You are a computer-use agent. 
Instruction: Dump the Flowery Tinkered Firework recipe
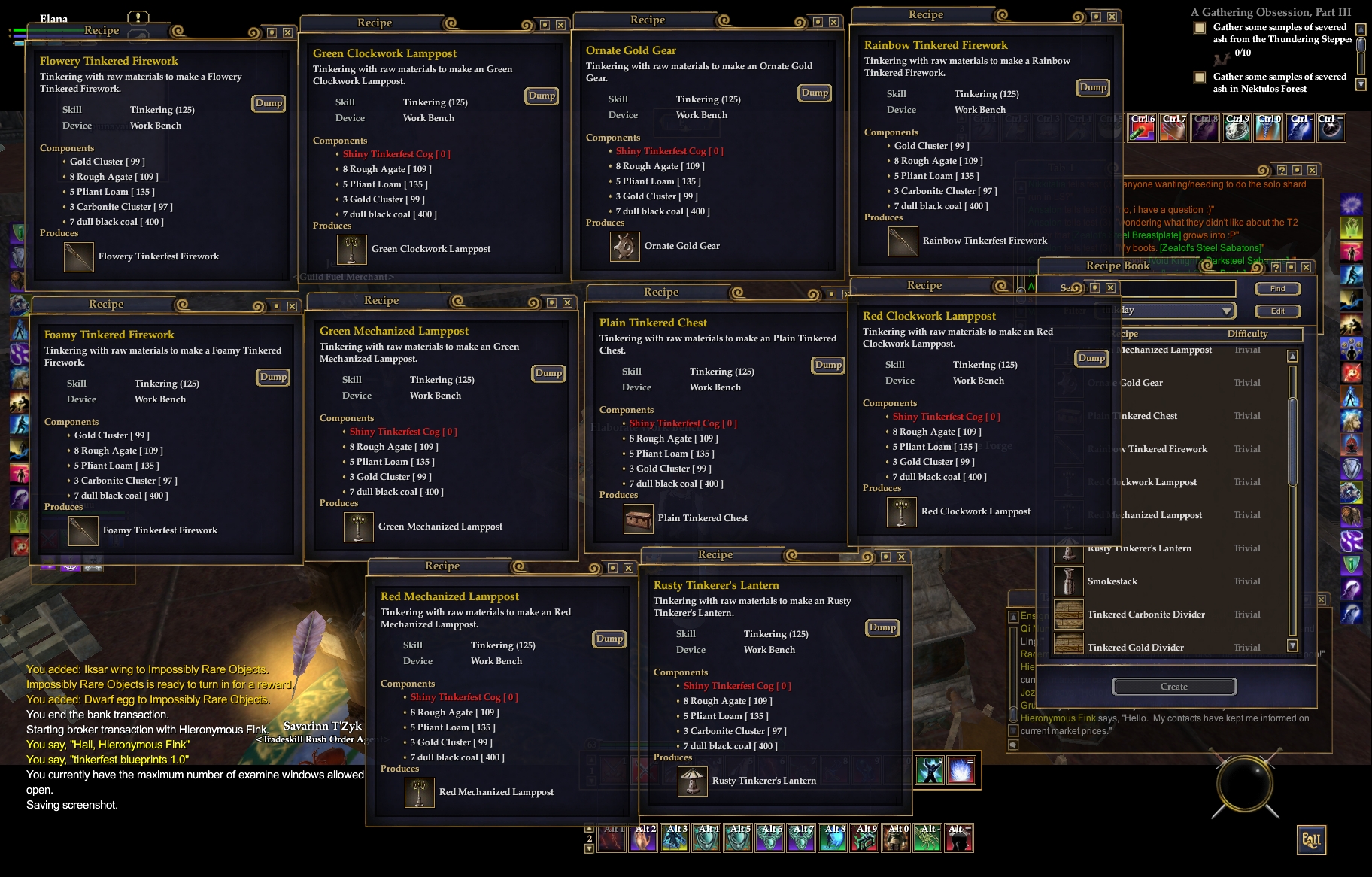coord(269,103)
